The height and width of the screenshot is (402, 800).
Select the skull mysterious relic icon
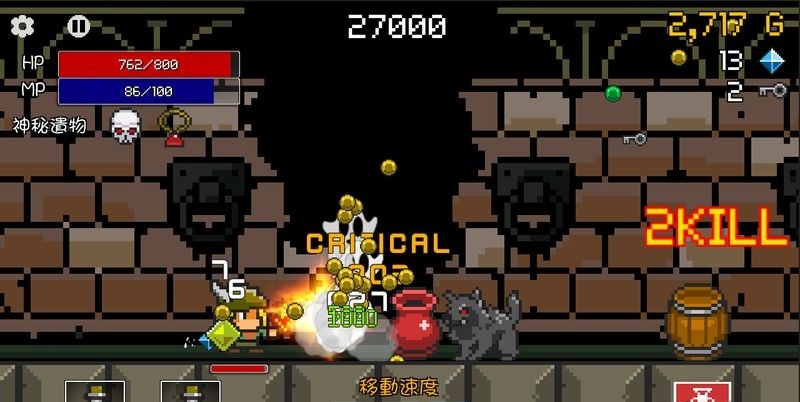(123, 126)
